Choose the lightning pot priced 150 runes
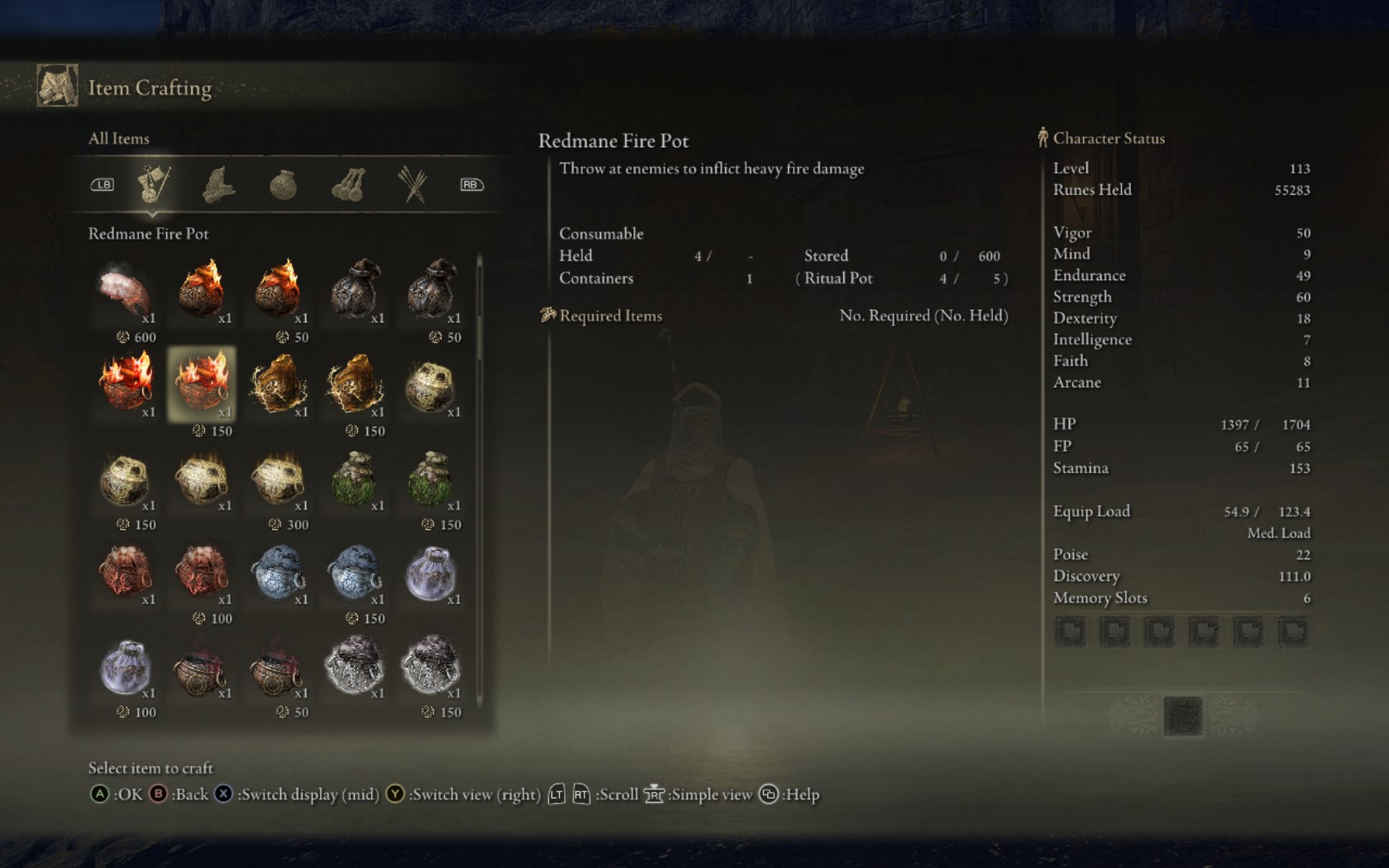 355,384
